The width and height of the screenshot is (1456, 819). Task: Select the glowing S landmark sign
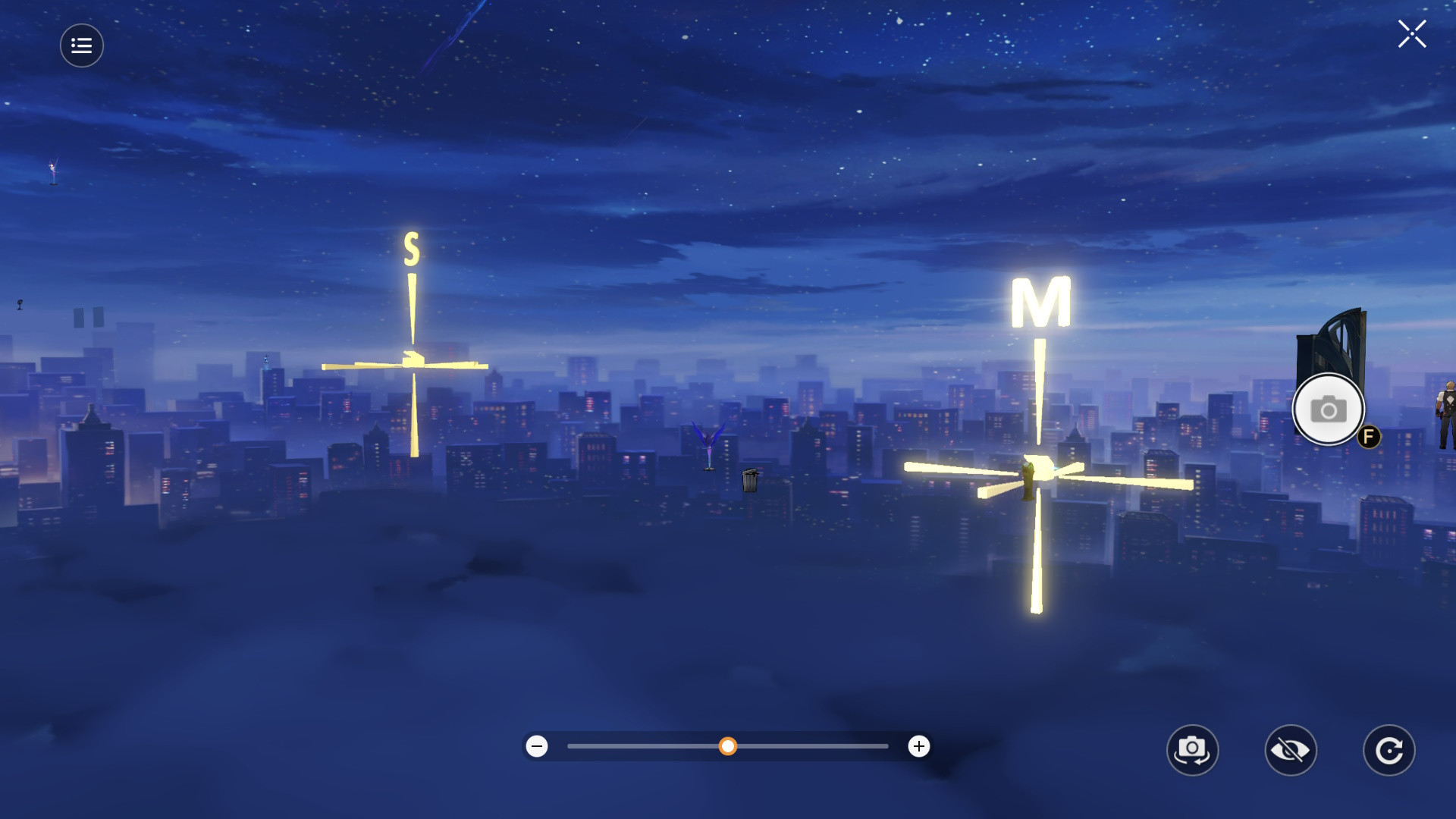(410, 248)
